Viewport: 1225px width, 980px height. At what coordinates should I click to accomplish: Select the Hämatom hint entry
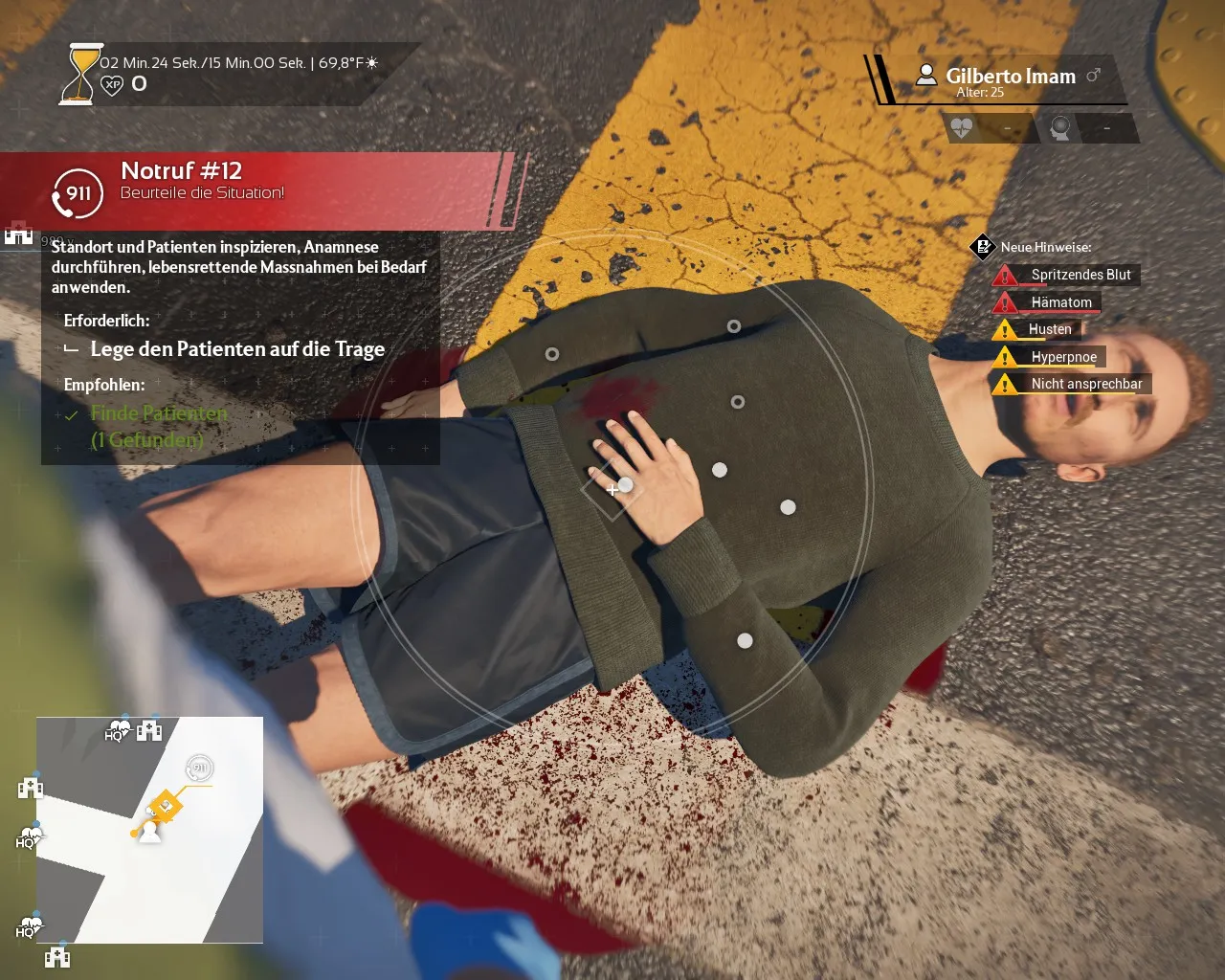tap(1060, 302)
